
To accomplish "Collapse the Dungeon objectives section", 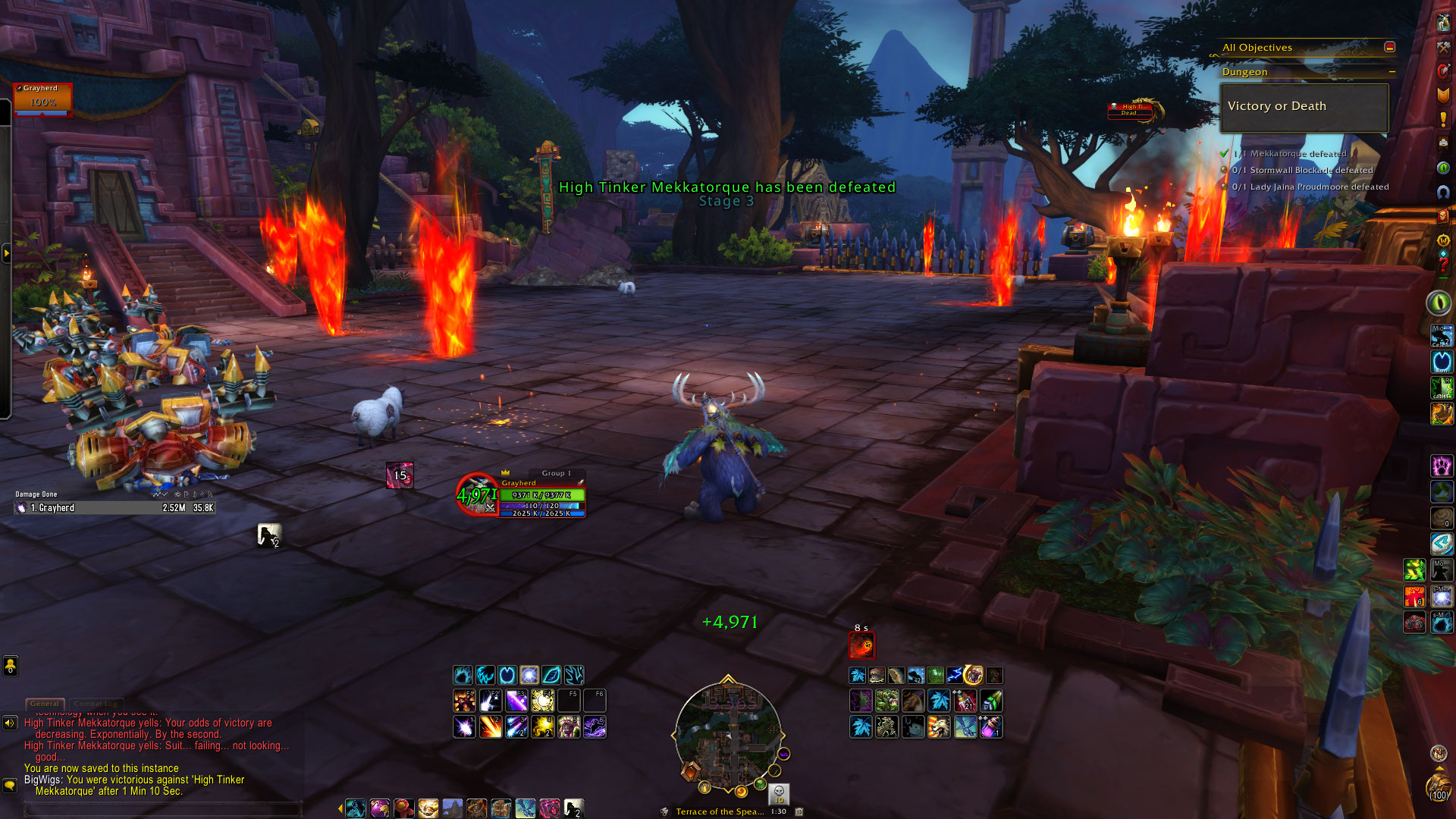I will (x=1392, y=72).
